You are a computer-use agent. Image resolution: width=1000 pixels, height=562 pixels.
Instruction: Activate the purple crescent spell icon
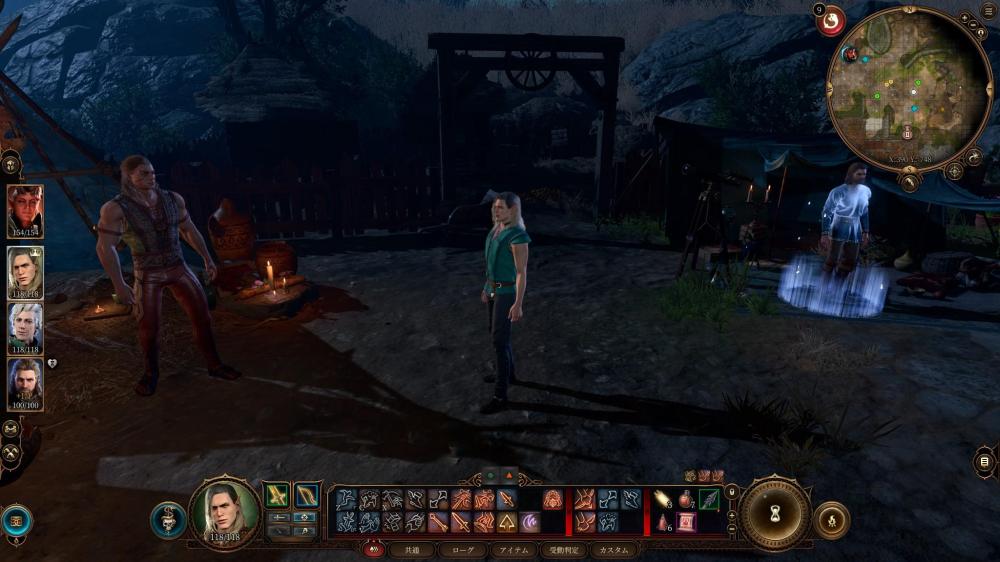pyautogui.click(x=529, y=522)
